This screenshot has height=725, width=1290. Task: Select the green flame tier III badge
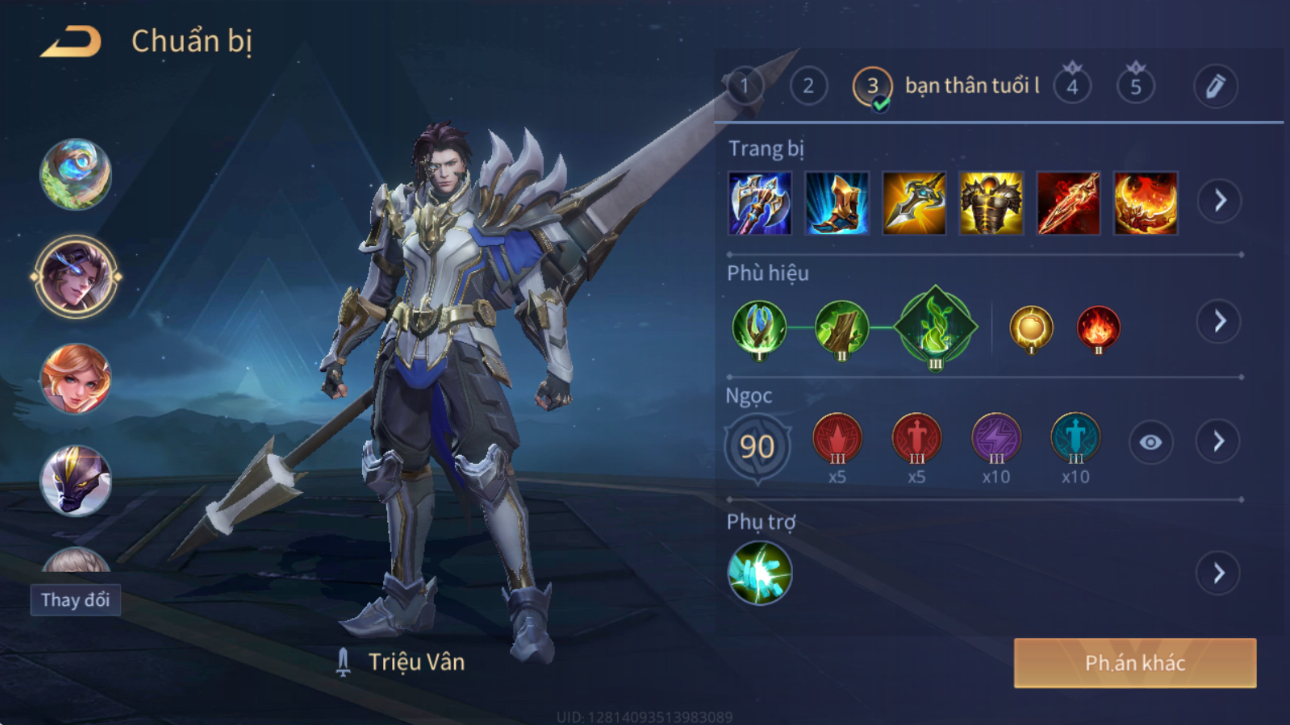[935, 328]
